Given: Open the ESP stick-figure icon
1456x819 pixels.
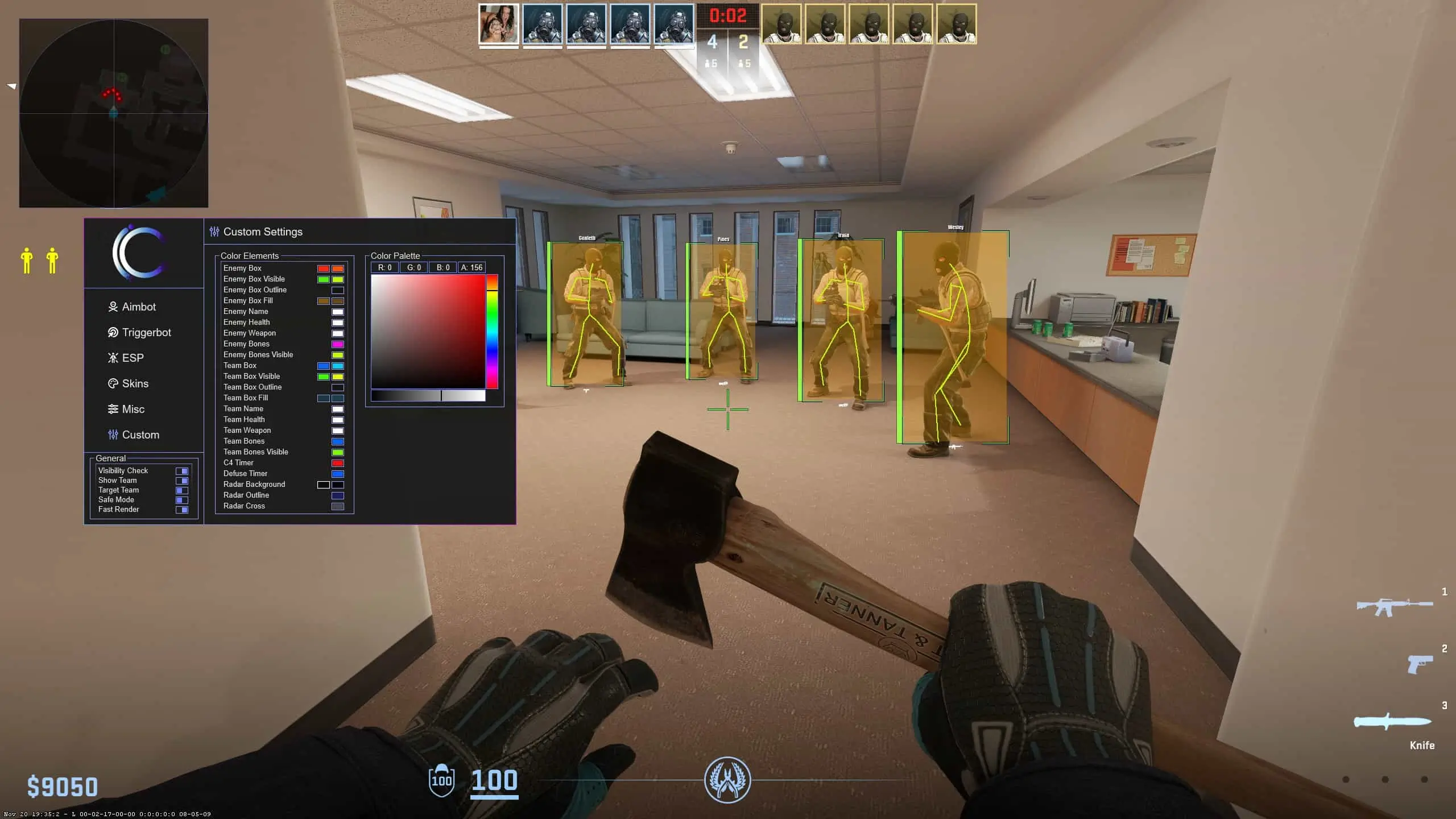Looking at the screenshot, I should (x=113, y=358).
